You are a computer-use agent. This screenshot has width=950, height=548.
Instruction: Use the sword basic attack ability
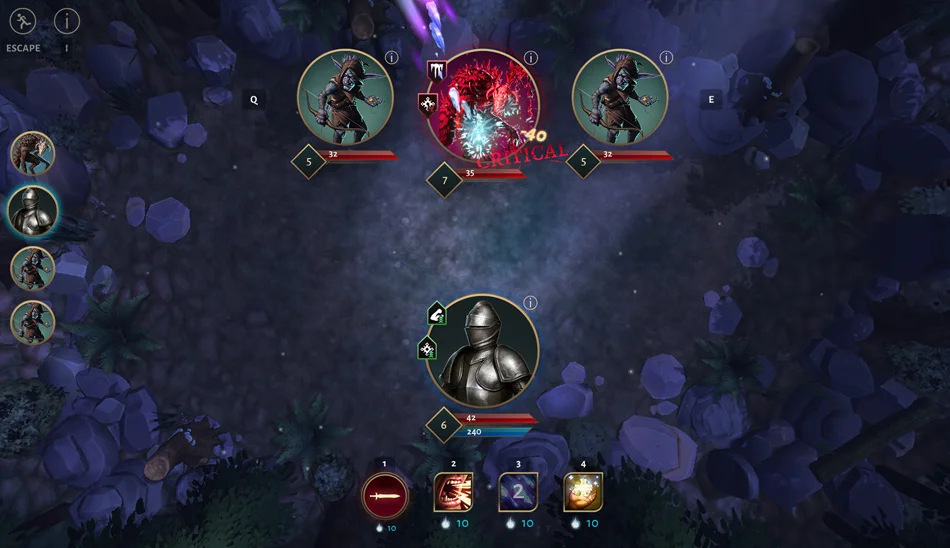[385, 494]
